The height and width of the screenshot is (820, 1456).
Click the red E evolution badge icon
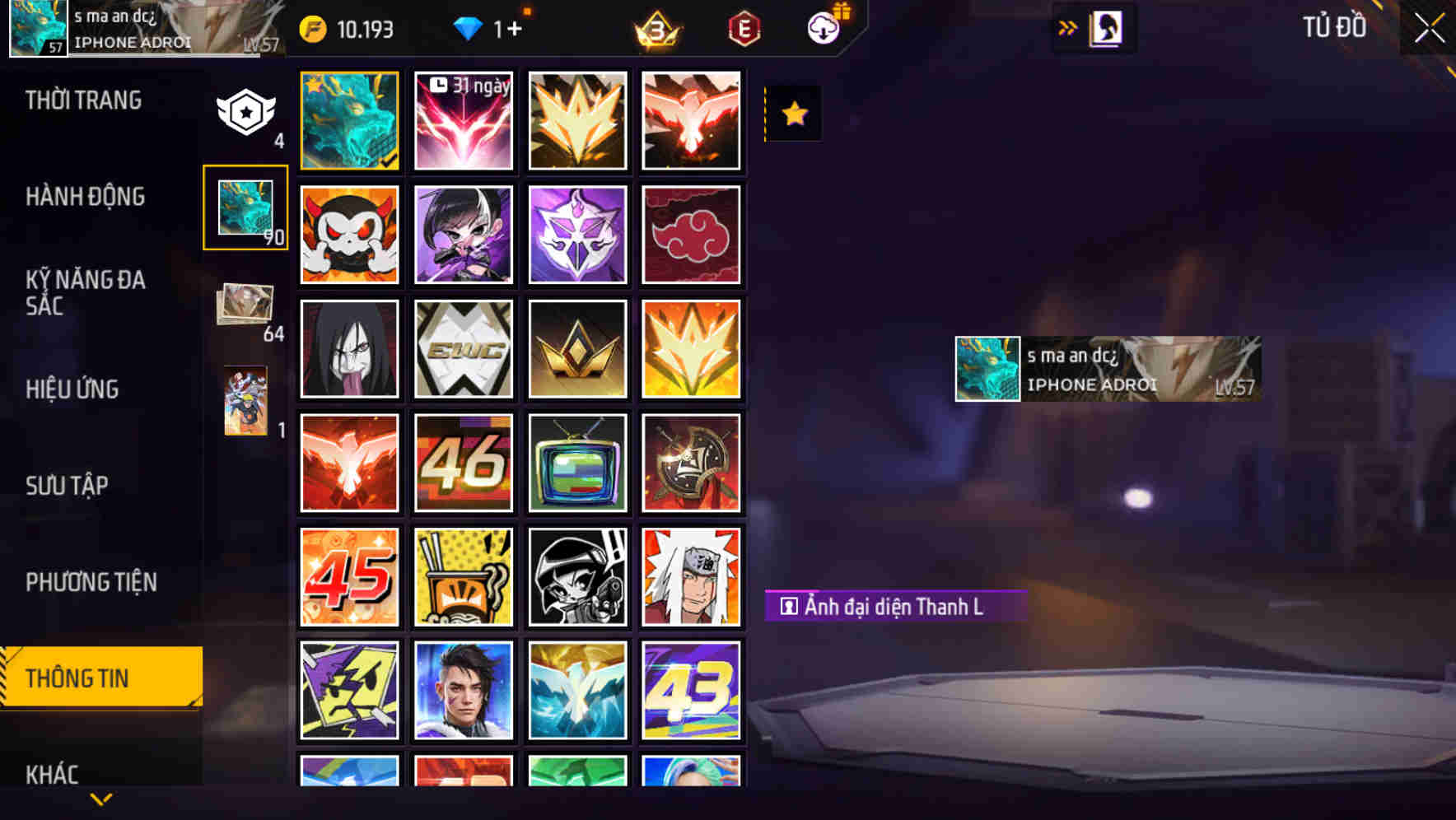[x=744, y=30]
